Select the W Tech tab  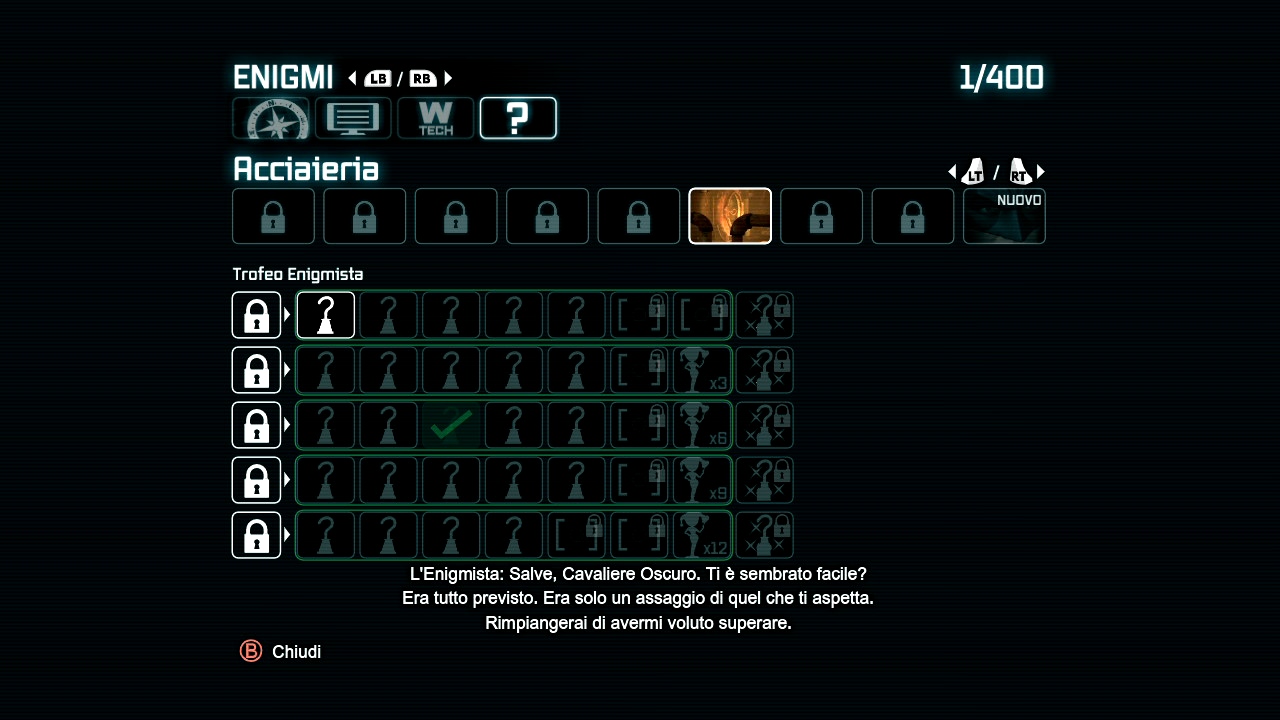coord(435,119)
